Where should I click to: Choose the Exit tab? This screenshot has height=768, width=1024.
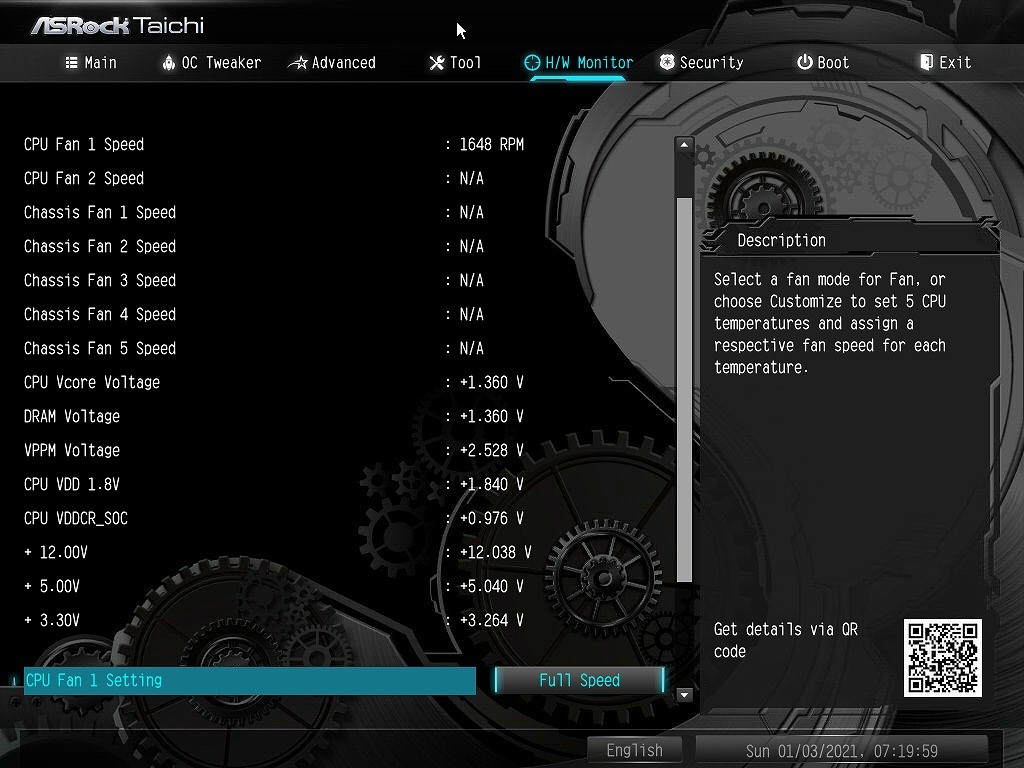click(x=945, y=62)
